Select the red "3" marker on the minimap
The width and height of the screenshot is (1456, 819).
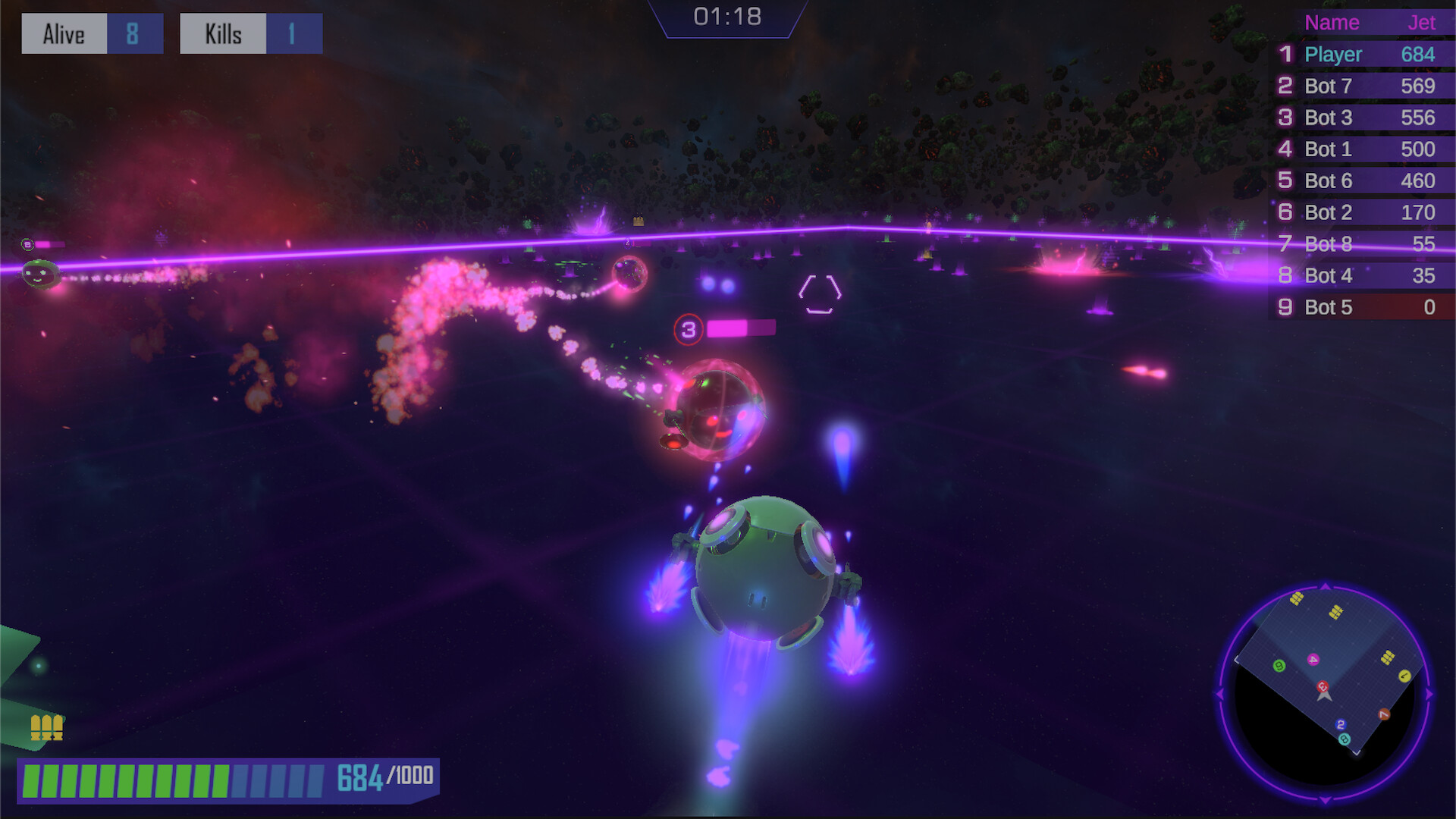point(1323,686)
